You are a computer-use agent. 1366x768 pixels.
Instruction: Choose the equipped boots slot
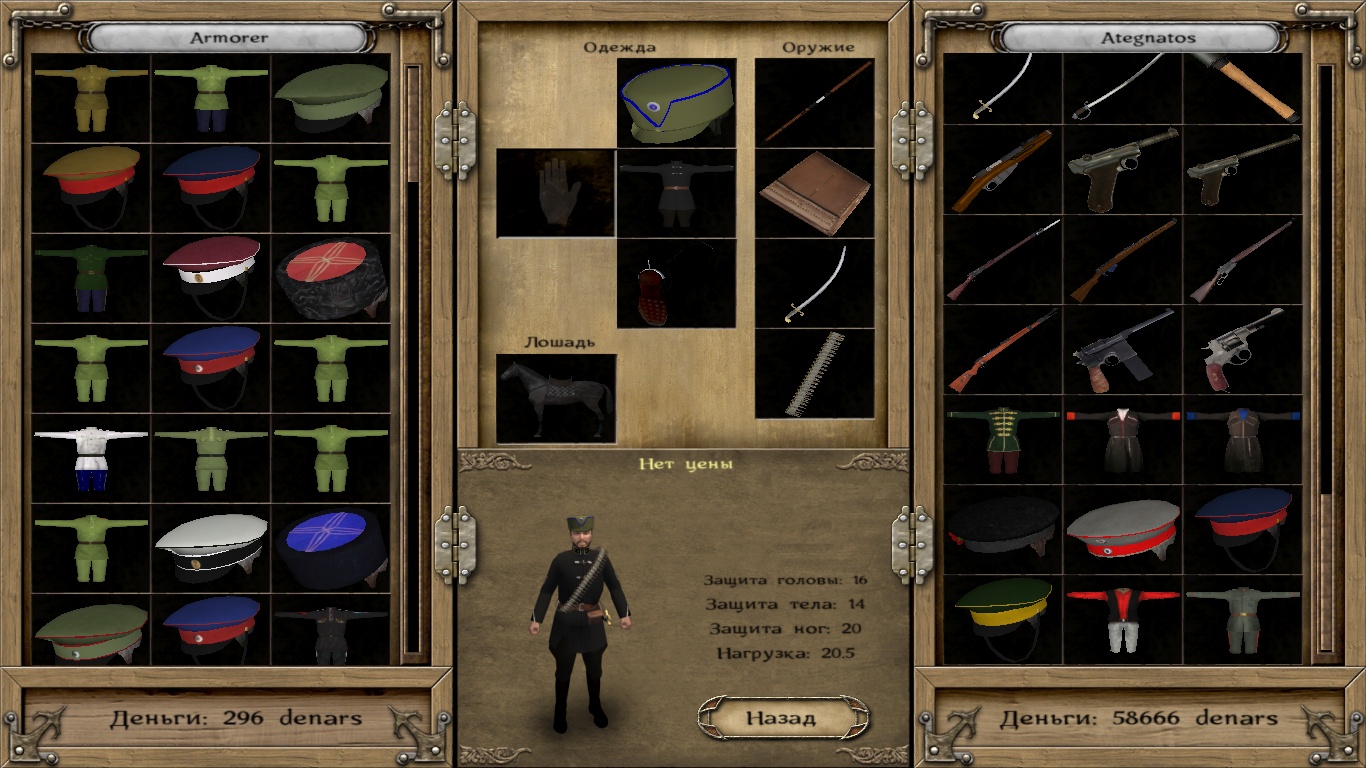tap(676, 283)
